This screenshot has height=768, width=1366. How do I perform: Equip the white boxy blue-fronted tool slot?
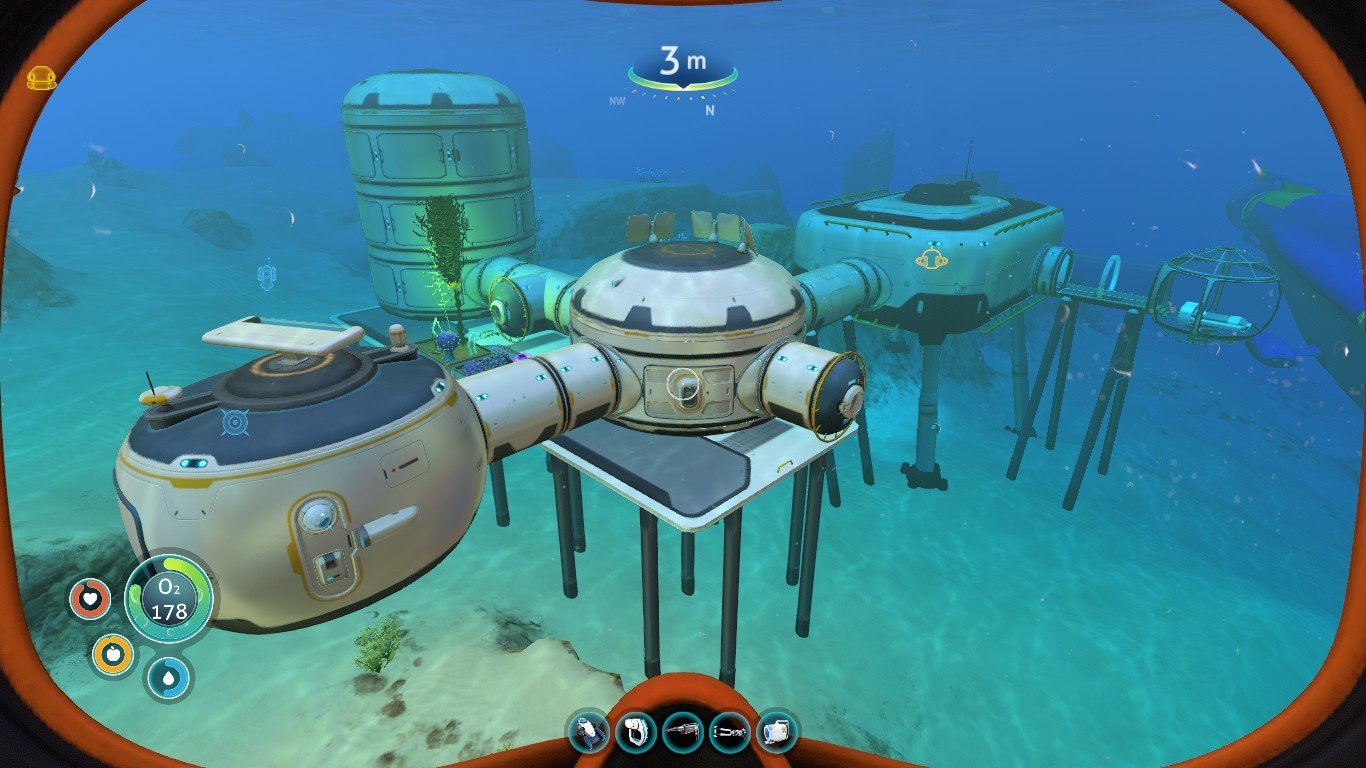pyautogui.click(x=777, y=732)
